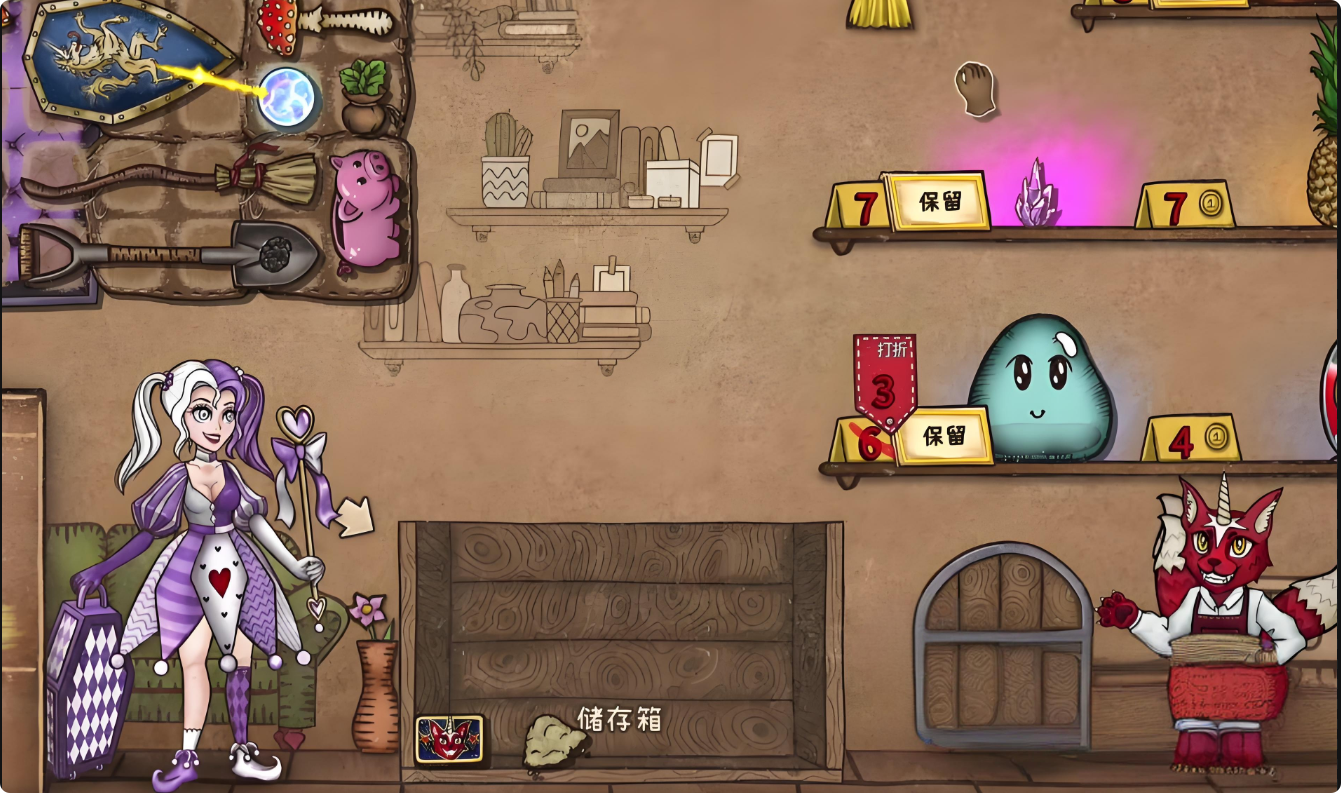Viewport: 1341px width, 793px height.
Task: Select the shovel in the backpack
Action: (x=170, y=252)
